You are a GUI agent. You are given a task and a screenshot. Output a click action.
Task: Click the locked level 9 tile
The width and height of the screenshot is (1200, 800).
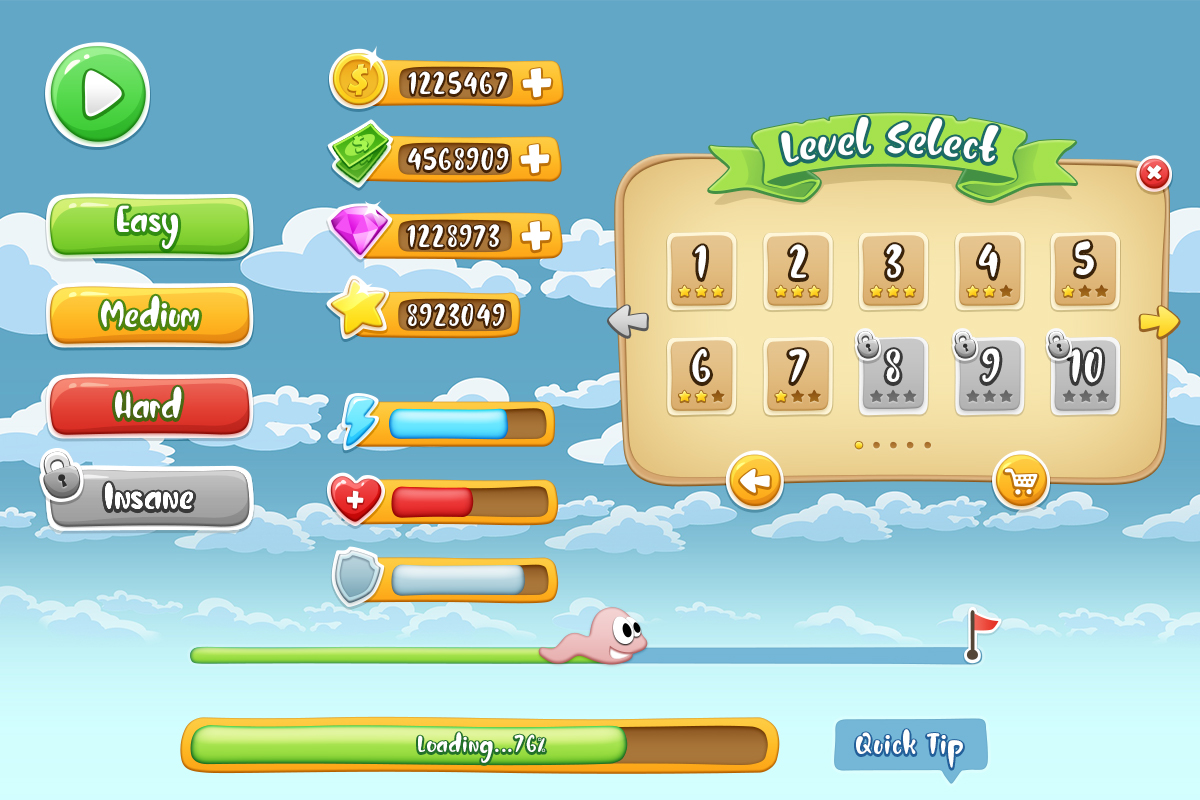[x=989, y=375]
